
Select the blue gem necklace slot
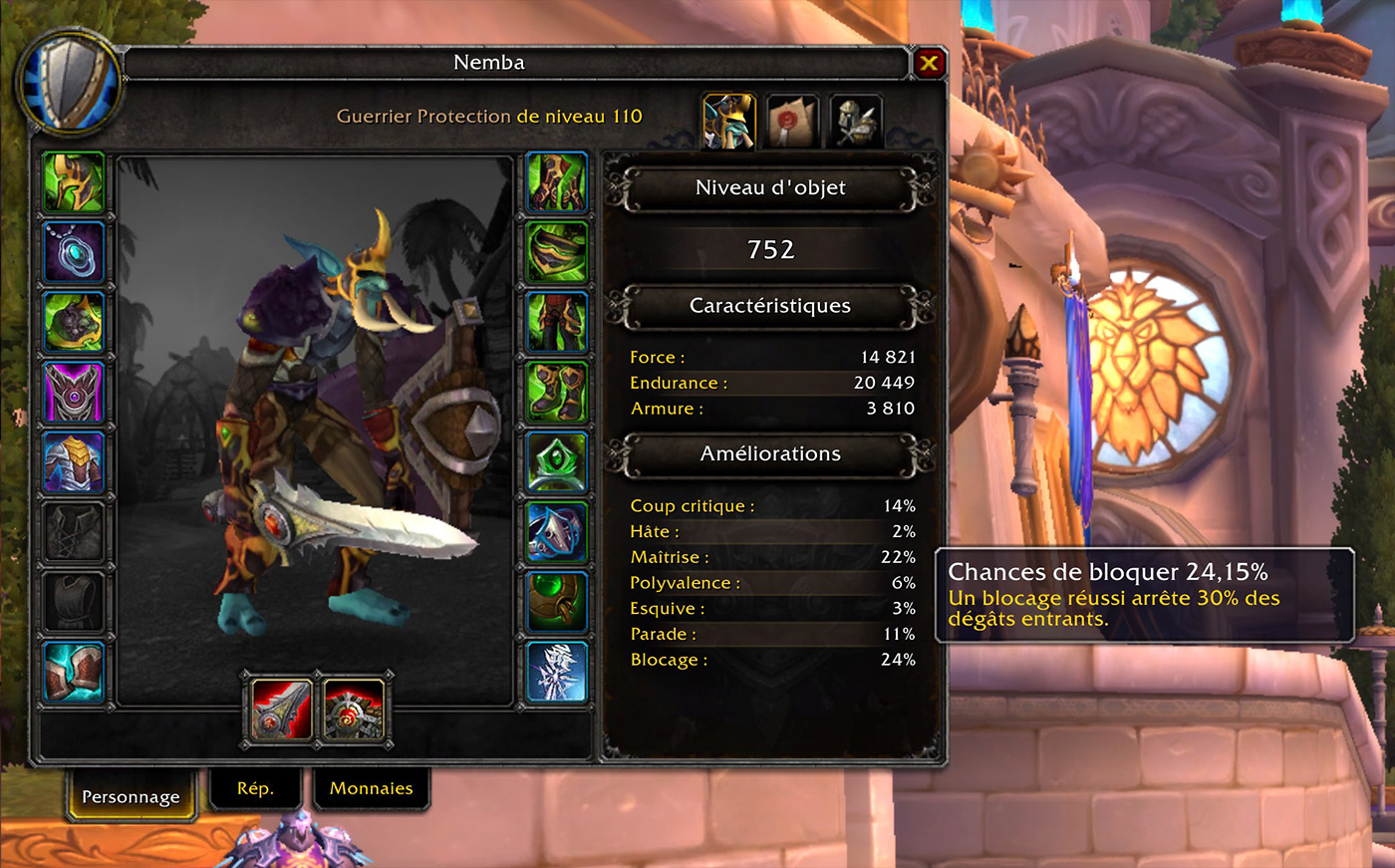pos(74,252)
